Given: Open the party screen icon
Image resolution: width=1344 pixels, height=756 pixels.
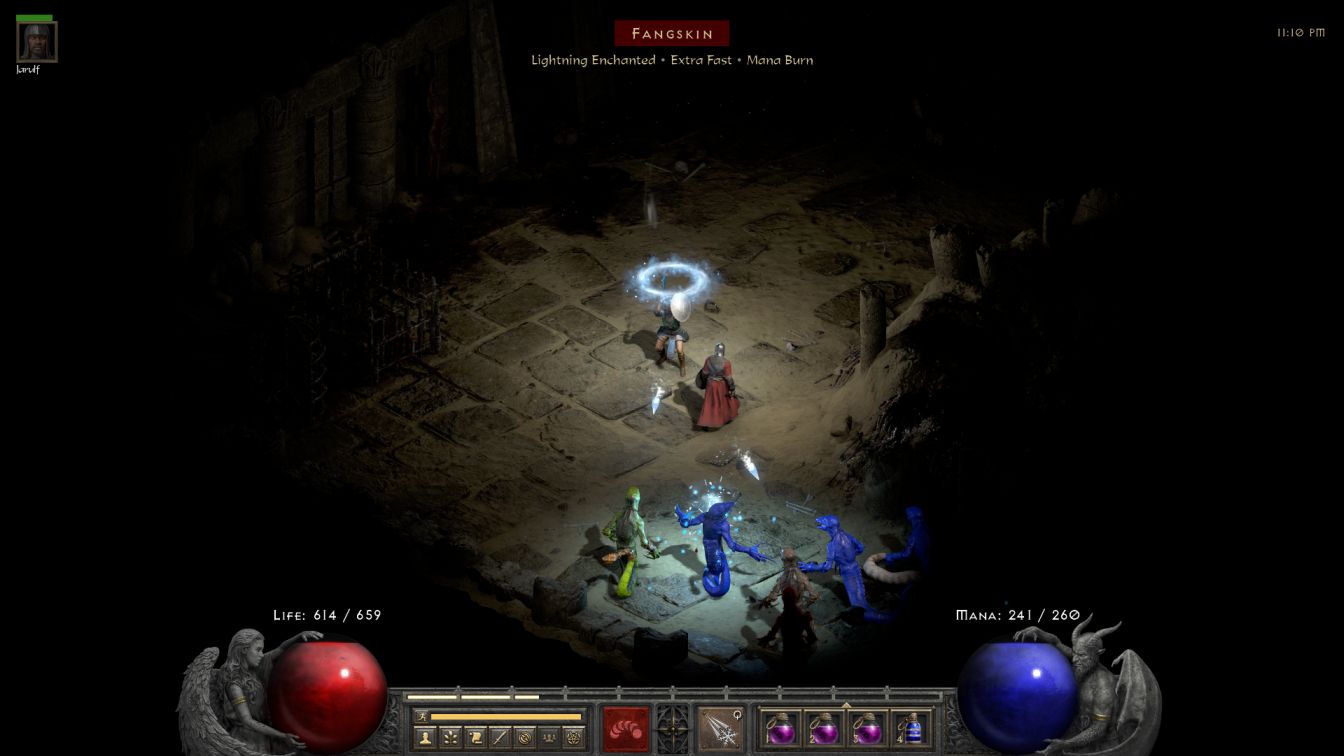Looking at the screenshot, I should pyautogui.click(x=548, y=738).
